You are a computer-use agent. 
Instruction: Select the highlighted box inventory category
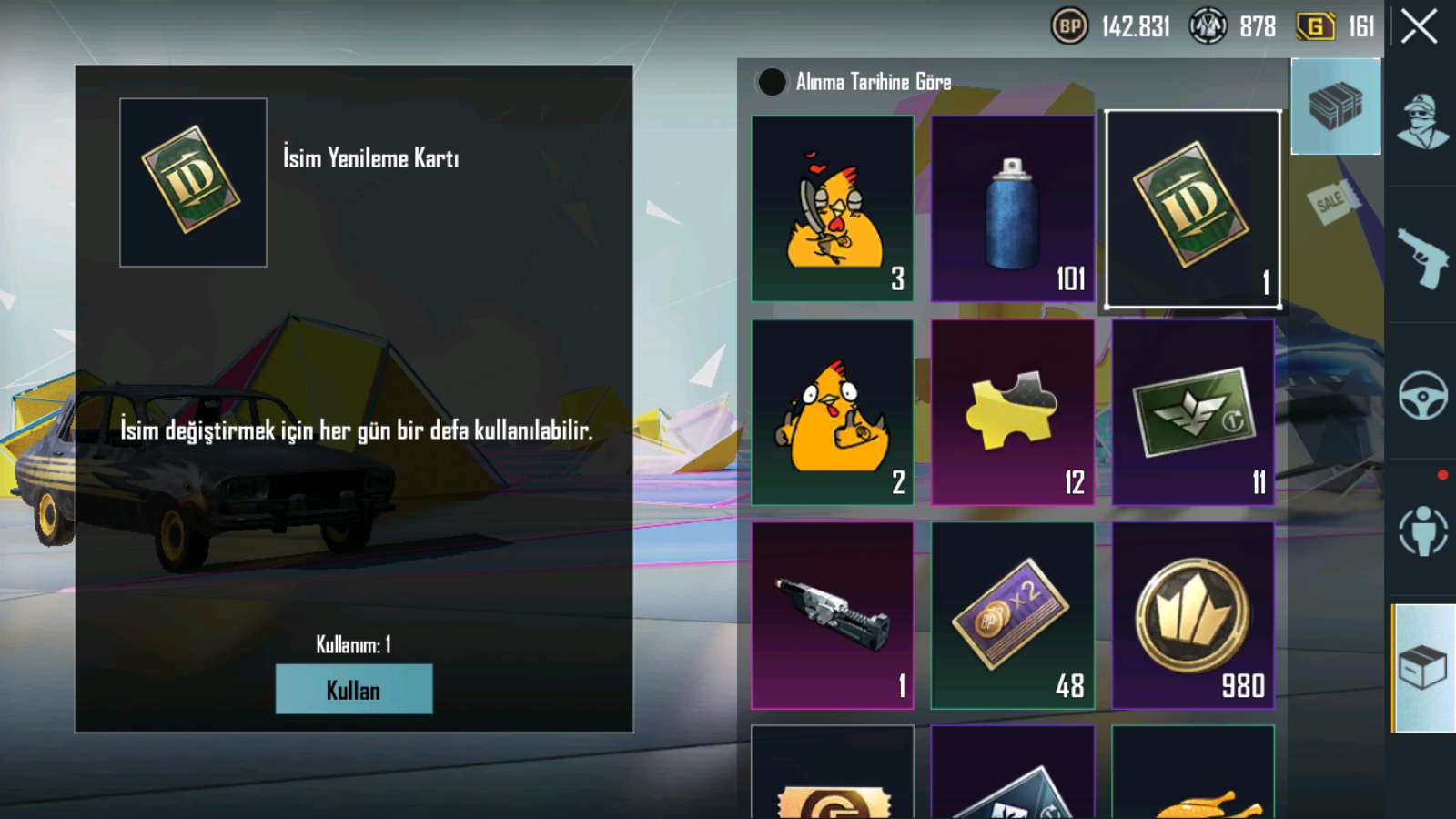[1422, 668]
